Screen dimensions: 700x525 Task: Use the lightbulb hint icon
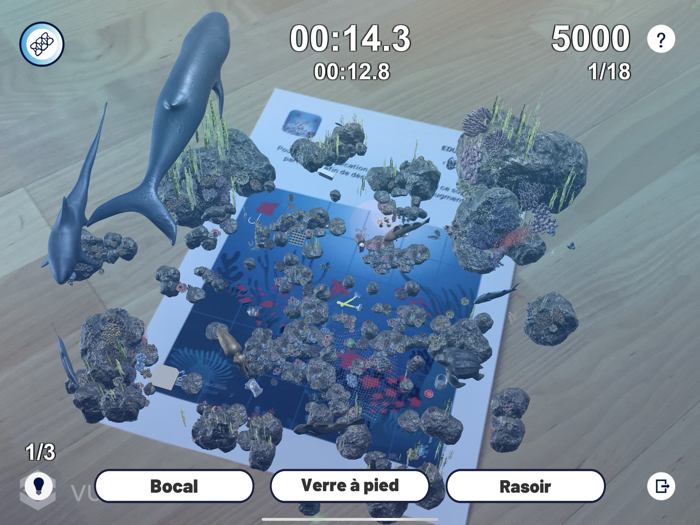click(39, 487)
